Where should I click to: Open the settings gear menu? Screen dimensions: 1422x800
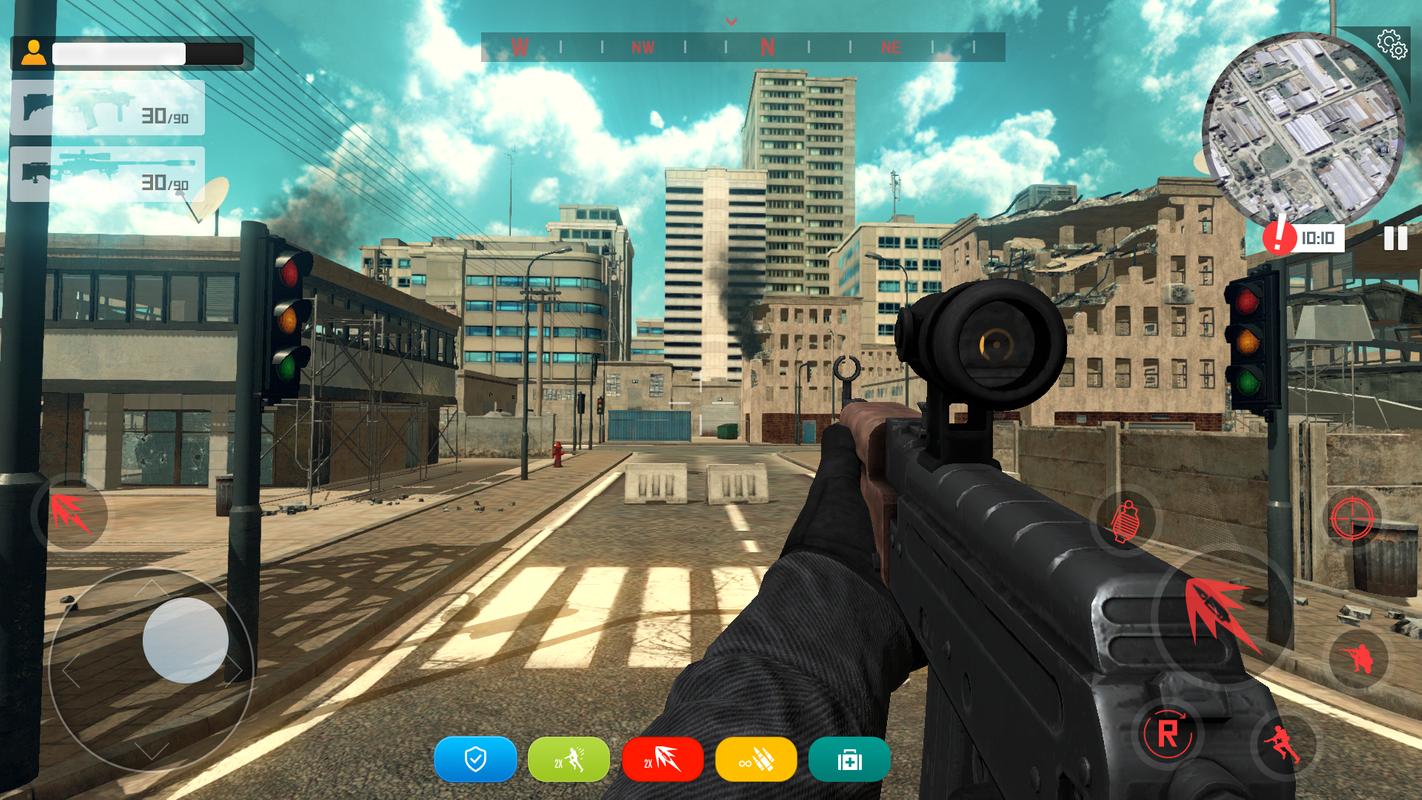[x=1391, y=43]
